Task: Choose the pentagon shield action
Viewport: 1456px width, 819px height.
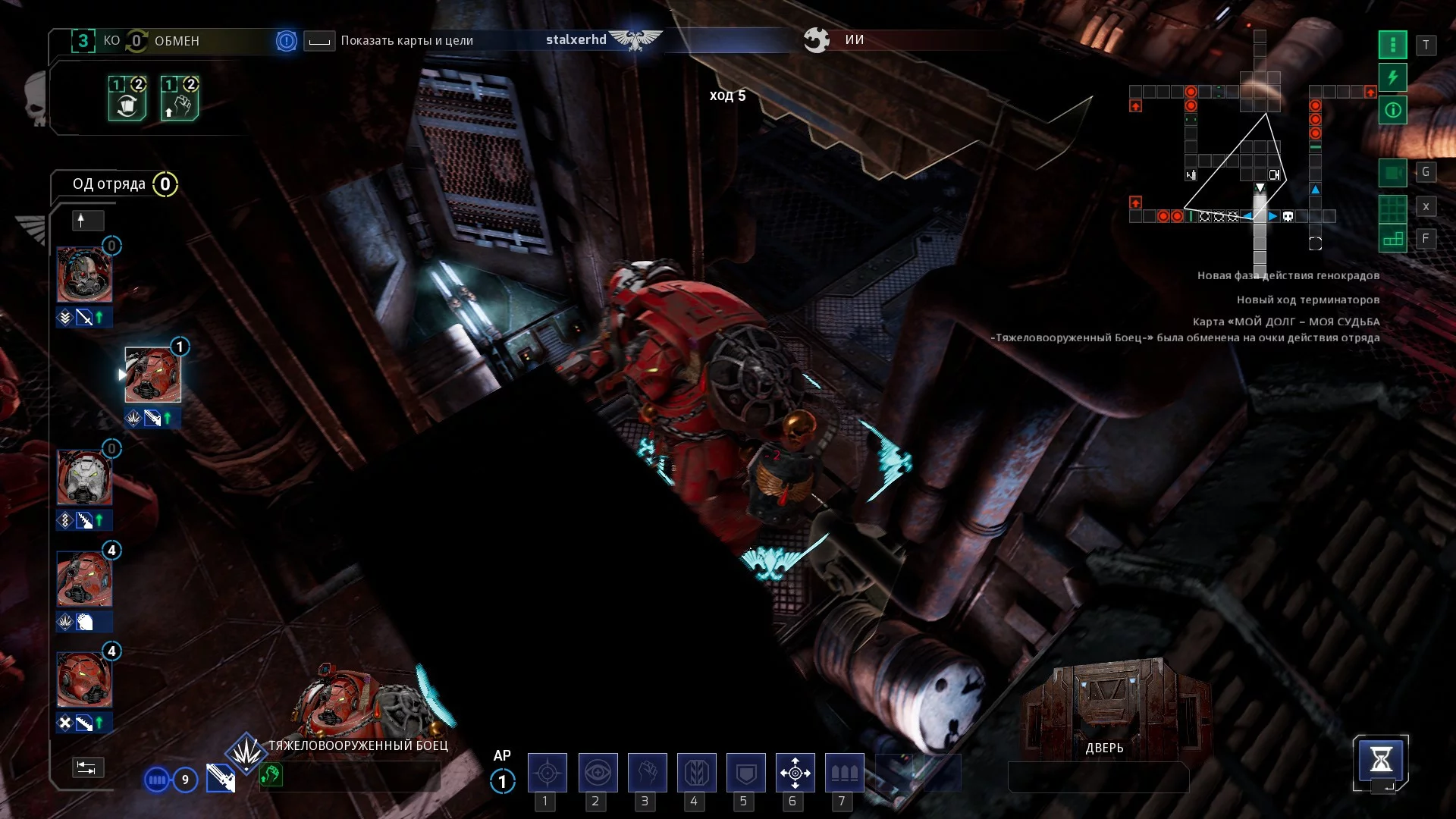Action: tap(745, 773)
